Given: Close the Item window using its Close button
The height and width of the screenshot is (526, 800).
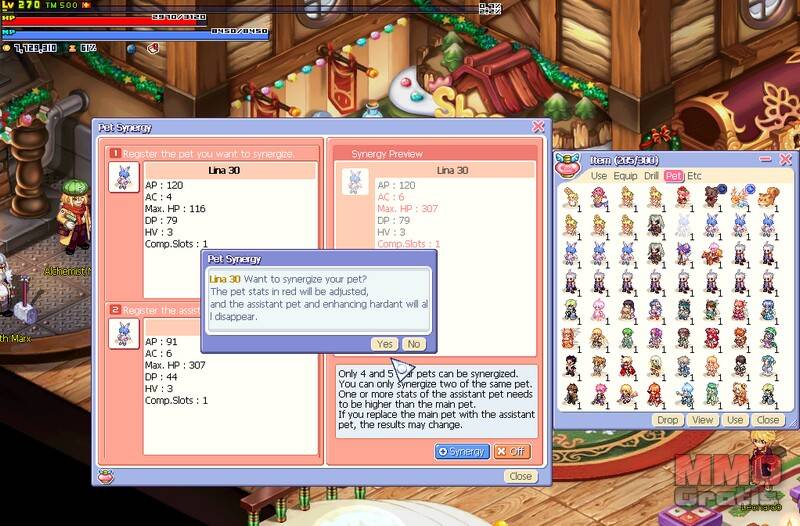Looking at the screenshot, I should [x=767, y=420].
